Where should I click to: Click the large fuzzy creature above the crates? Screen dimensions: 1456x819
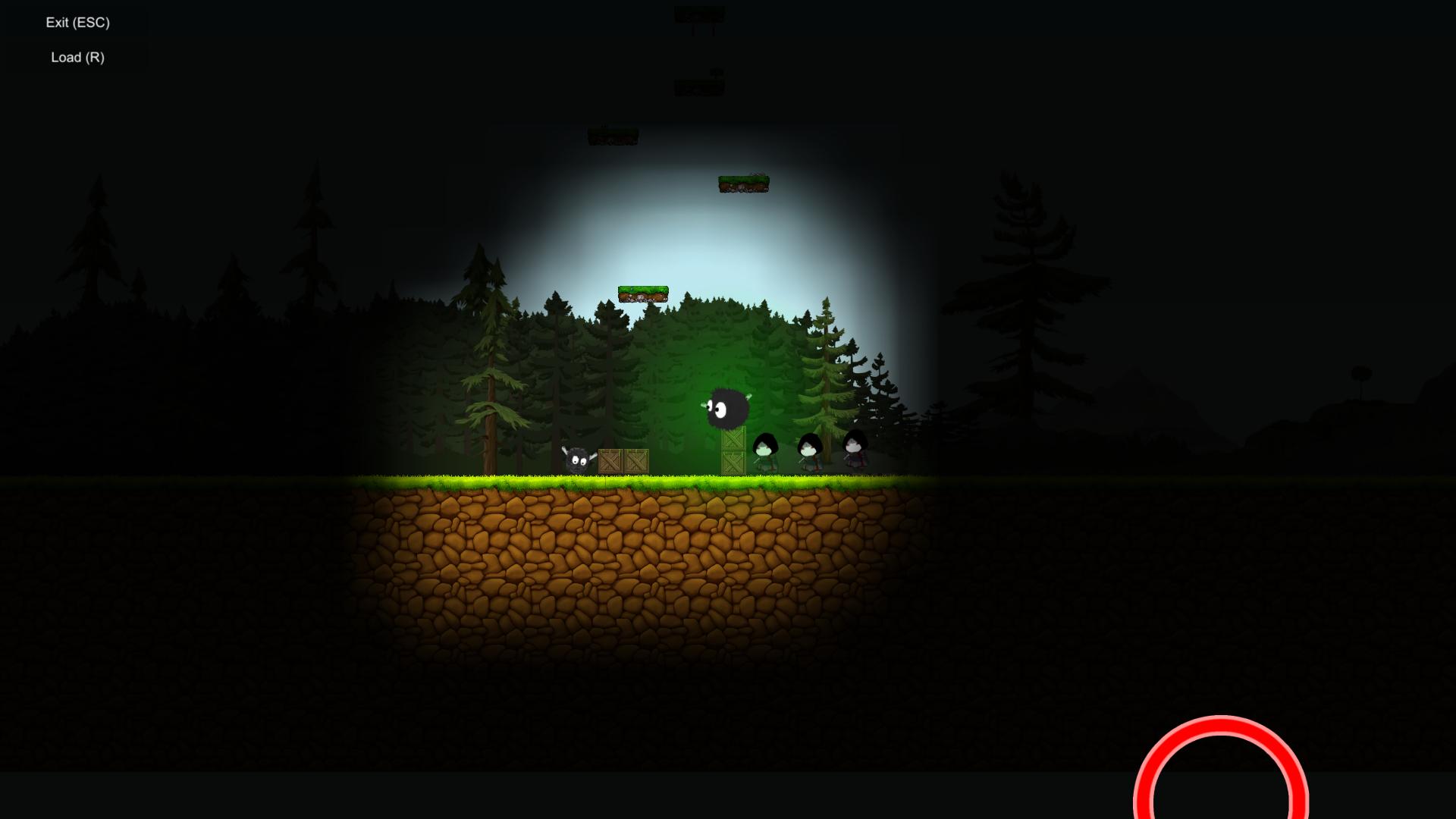[x=726, y=407]
